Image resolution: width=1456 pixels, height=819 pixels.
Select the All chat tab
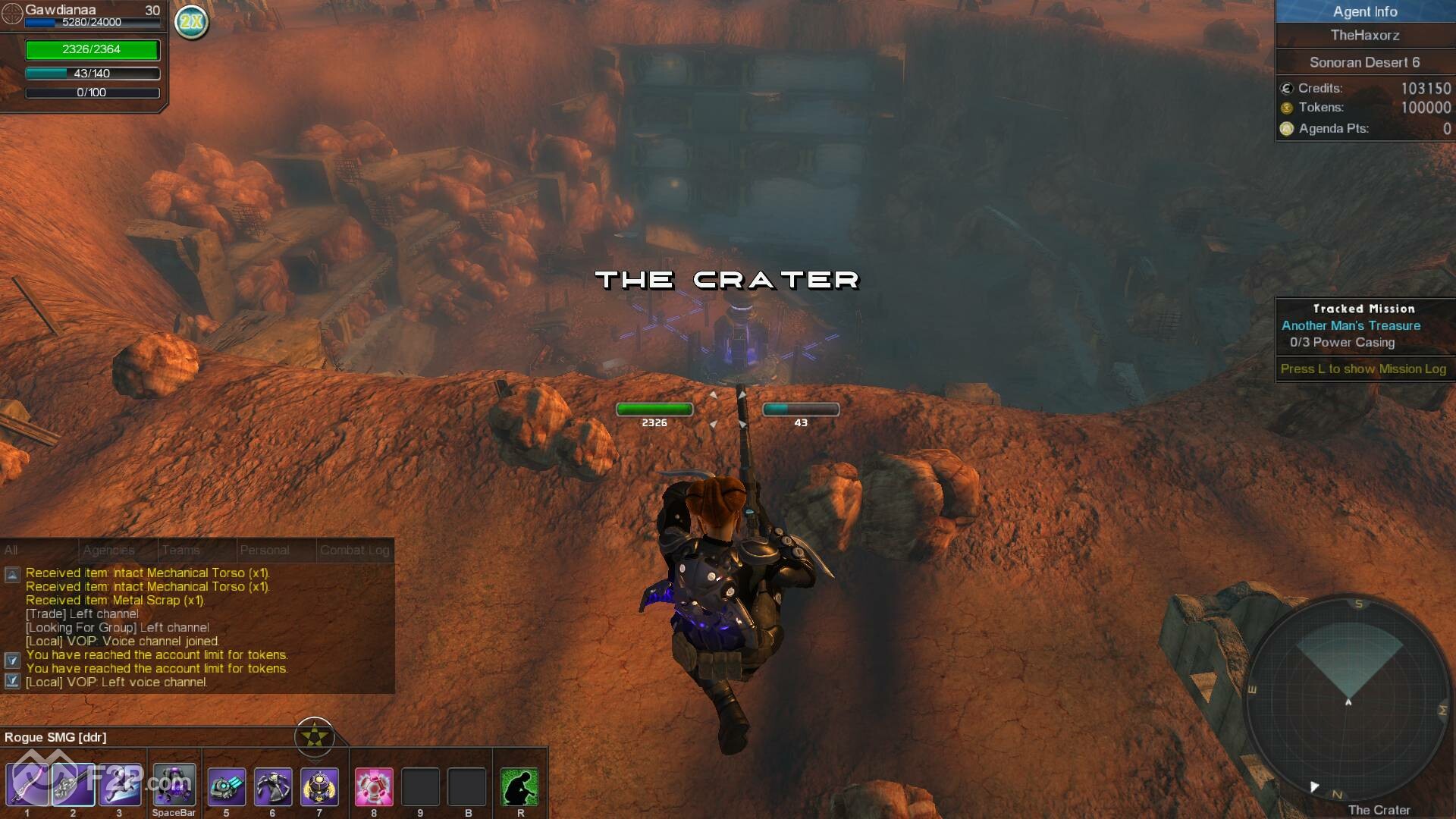coord(11,550)
